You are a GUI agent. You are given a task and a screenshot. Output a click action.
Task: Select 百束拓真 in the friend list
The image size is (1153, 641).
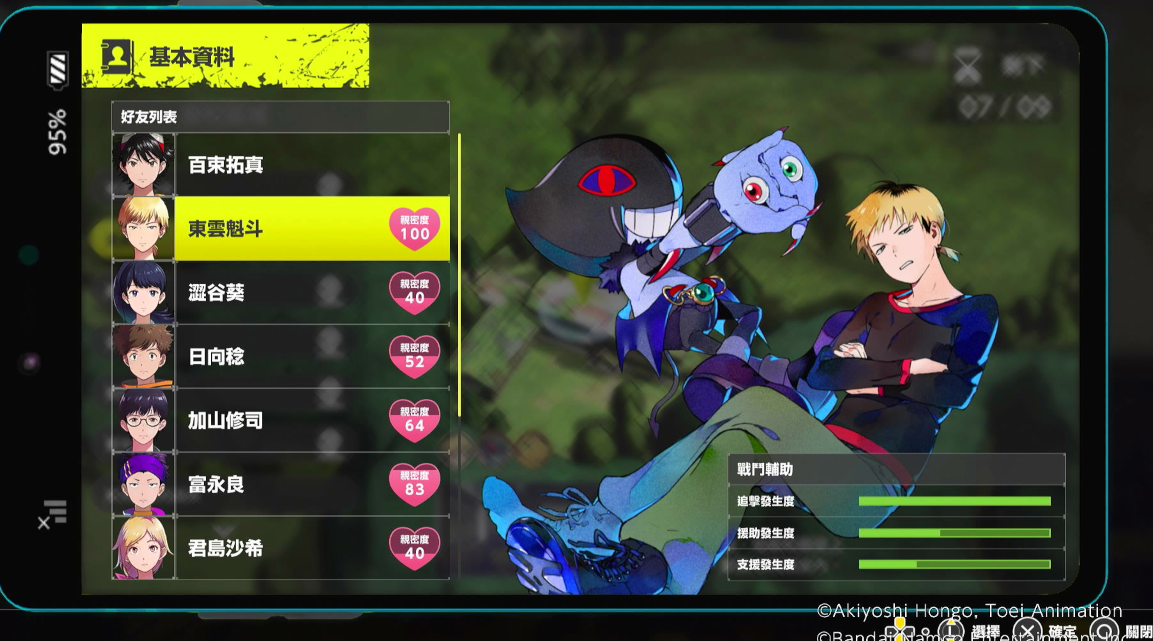[280, 165]
